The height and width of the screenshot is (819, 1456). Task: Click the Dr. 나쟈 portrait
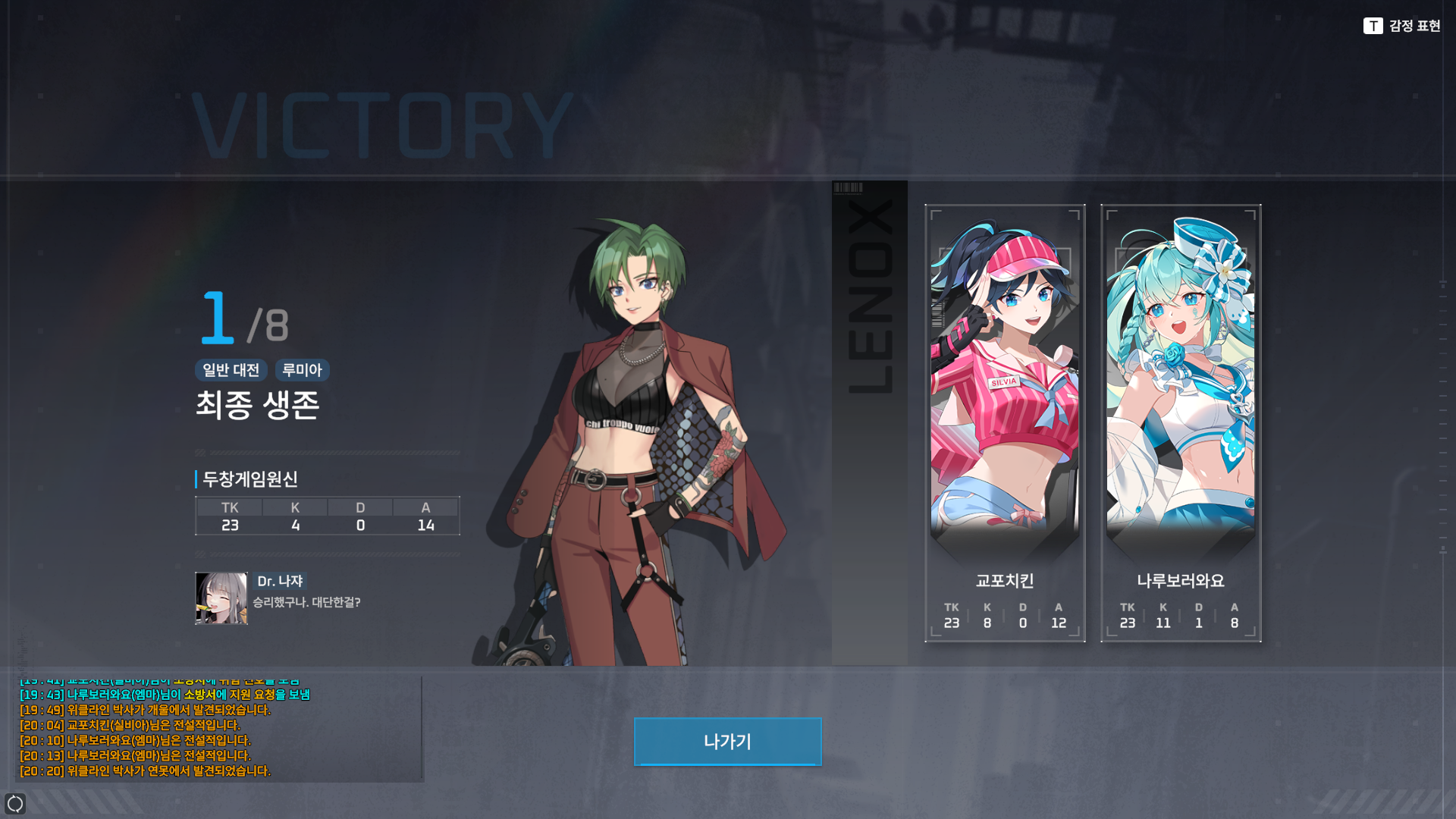click(221, 598)
